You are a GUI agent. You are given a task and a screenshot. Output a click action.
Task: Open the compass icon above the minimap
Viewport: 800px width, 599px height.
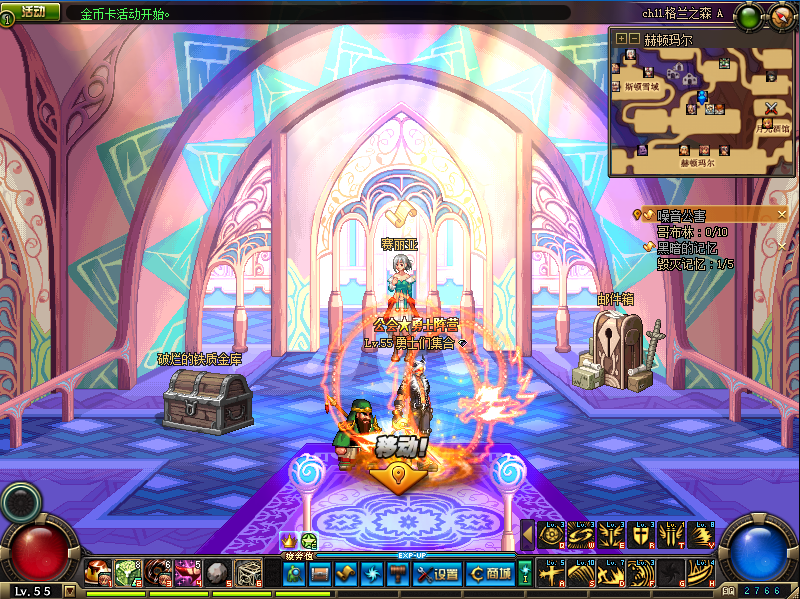[780, 15]
